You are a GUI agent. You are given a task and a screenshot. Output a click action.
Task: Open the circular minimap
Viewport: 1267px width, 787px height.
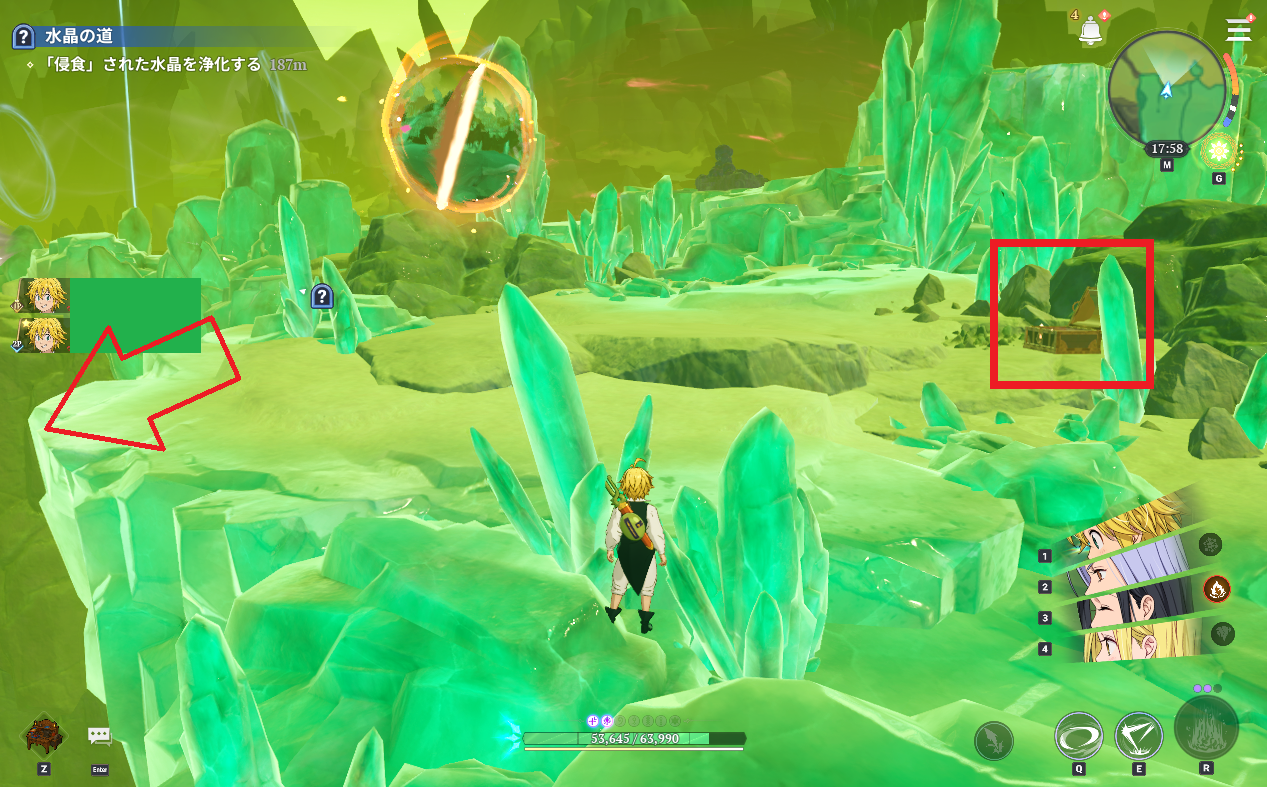click(1167, 88)
